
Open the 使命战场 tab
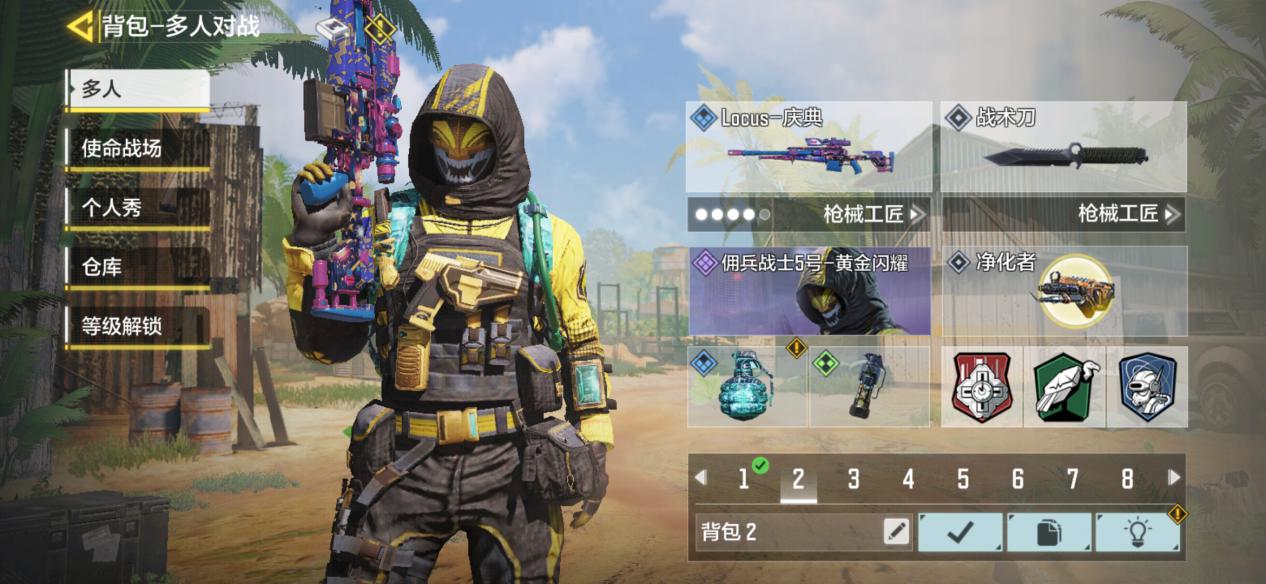(137, 149)
